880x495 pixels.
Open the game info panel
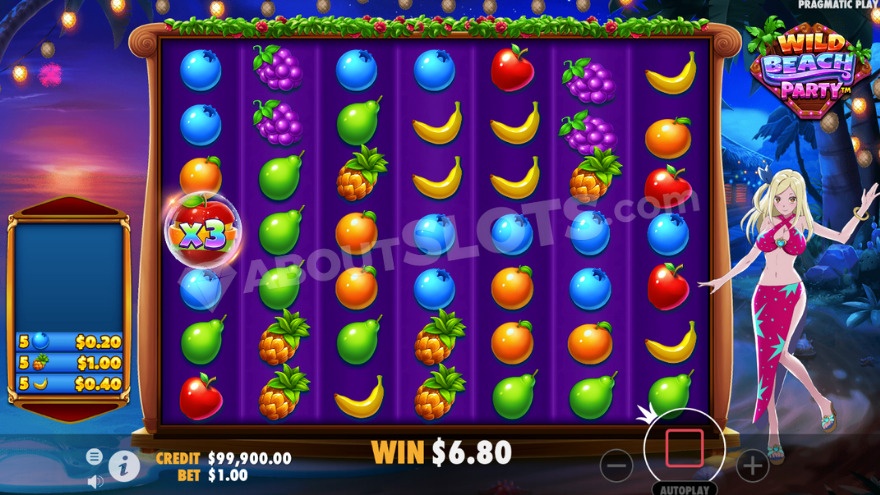[124, 465]
